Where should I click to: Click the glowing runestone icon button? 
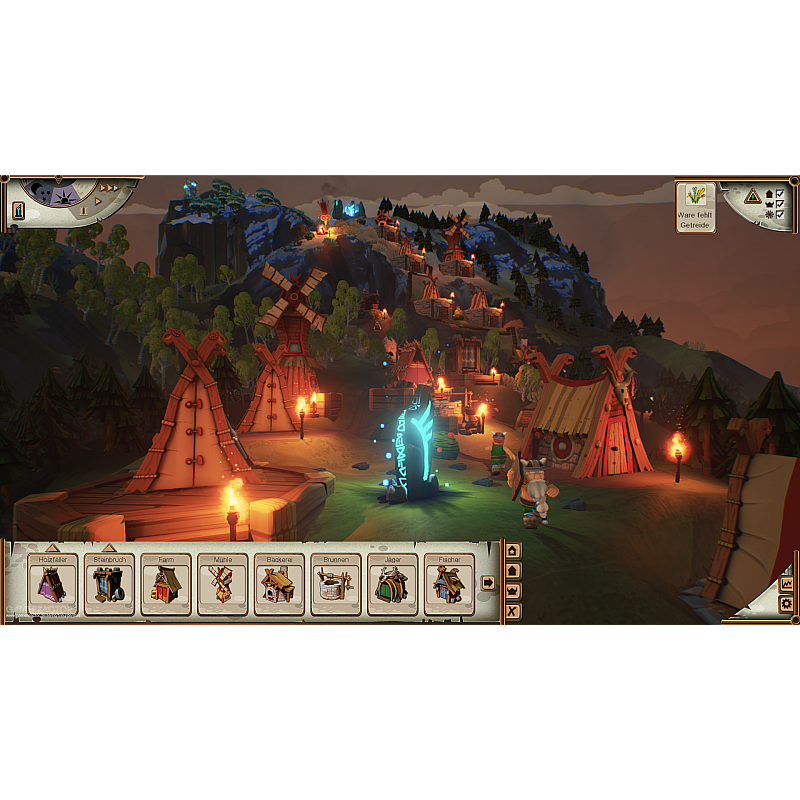tap(18, 211)
